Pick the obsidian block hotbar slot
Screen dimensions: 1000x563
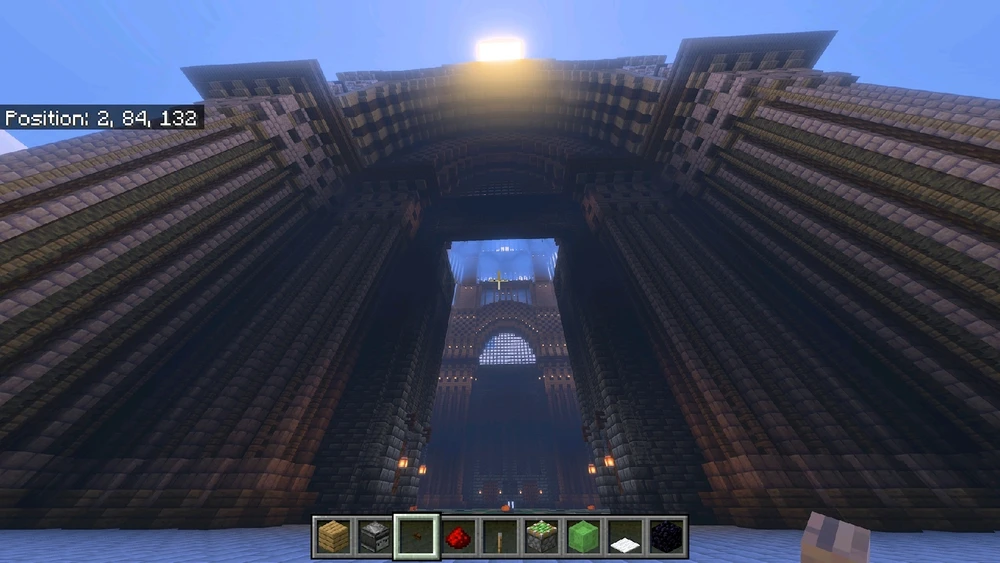point(667,537)
